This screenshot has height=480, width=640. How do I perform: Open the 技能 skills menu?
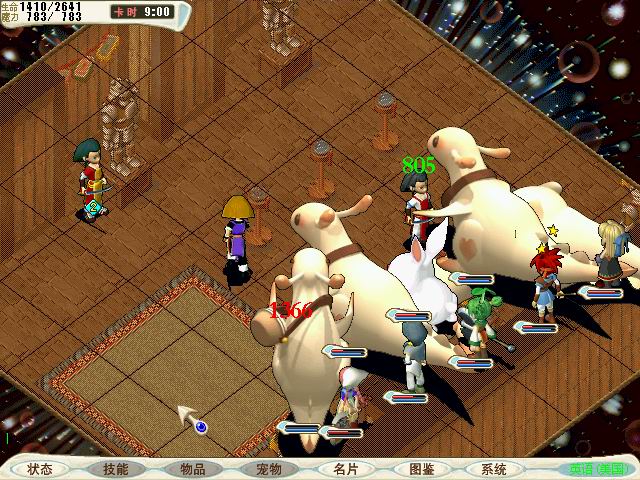click(x=116, y=469)
